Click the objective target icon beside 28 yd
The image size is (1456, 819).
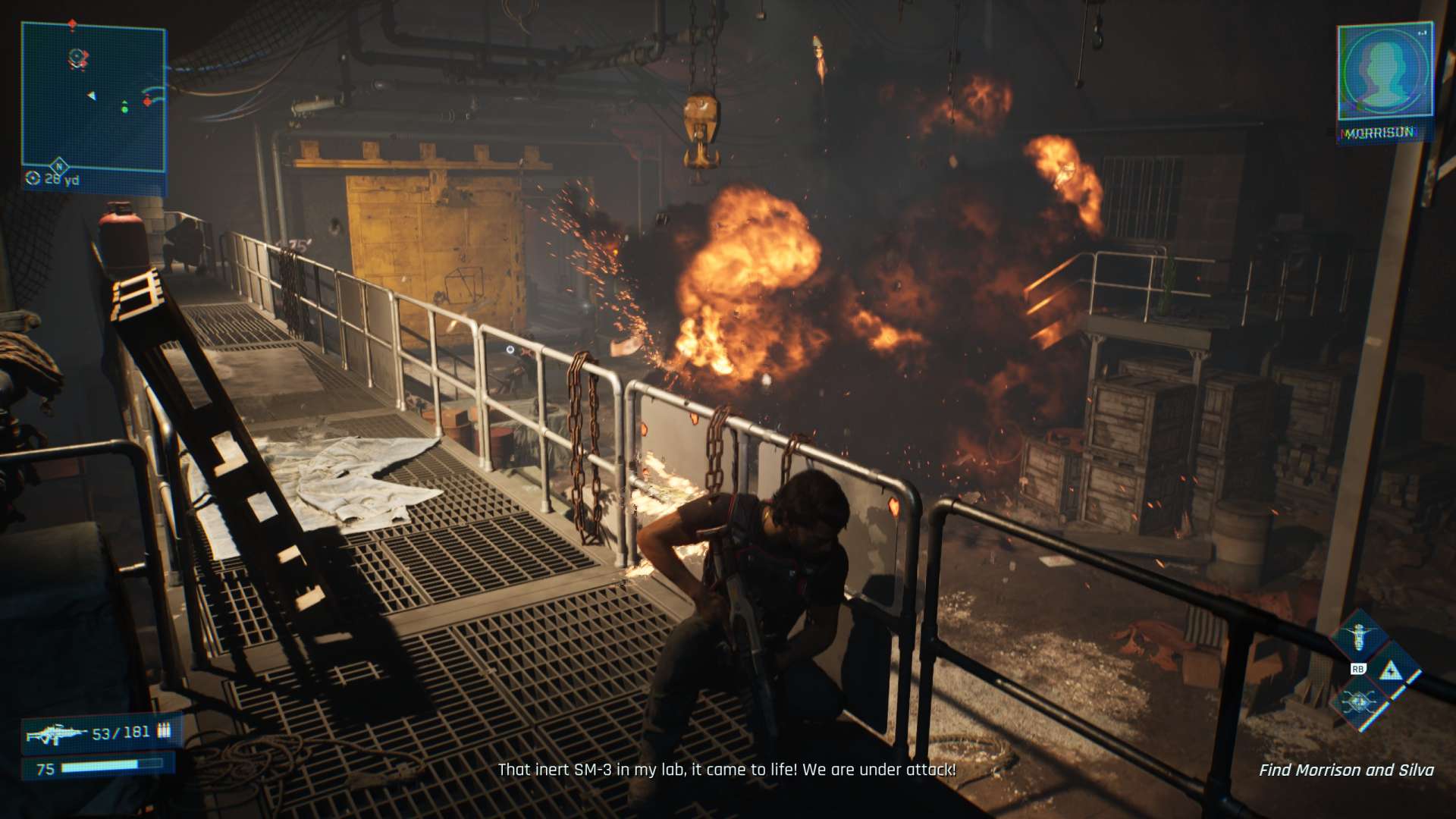click(33, 178)
